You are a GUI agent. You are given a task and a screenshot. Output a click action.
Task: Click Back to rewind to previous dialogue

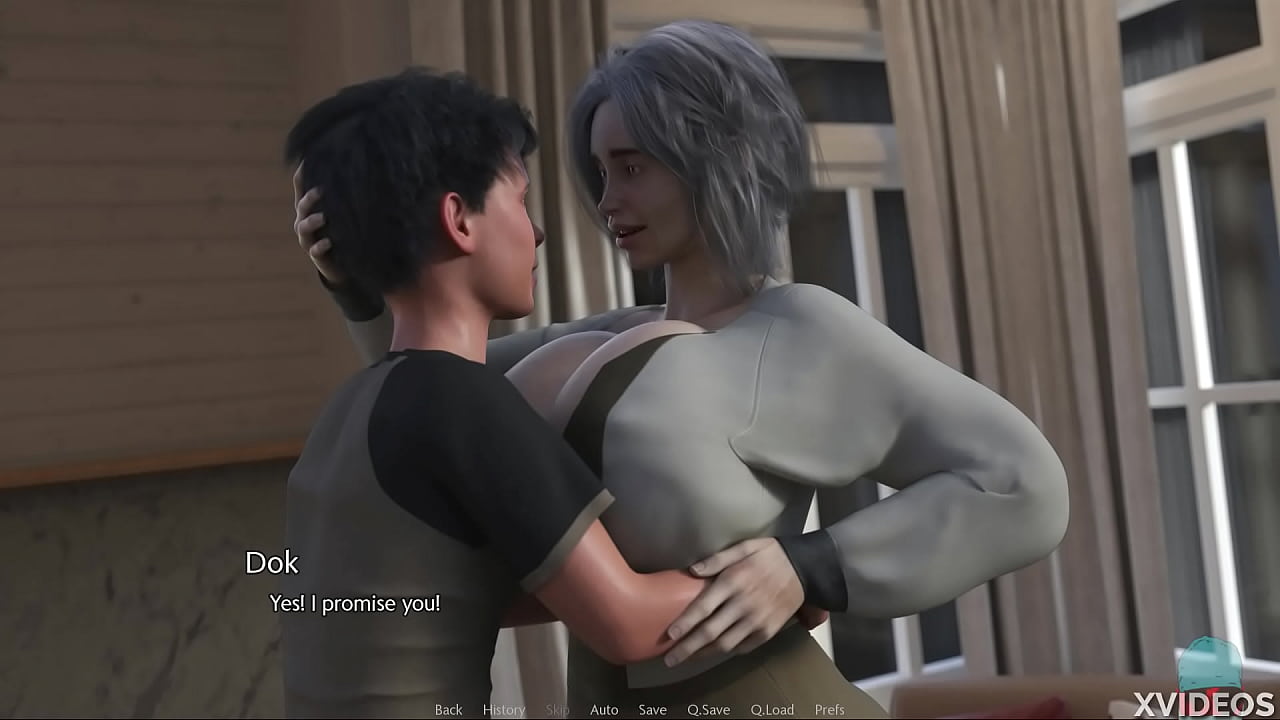point(447,709)
